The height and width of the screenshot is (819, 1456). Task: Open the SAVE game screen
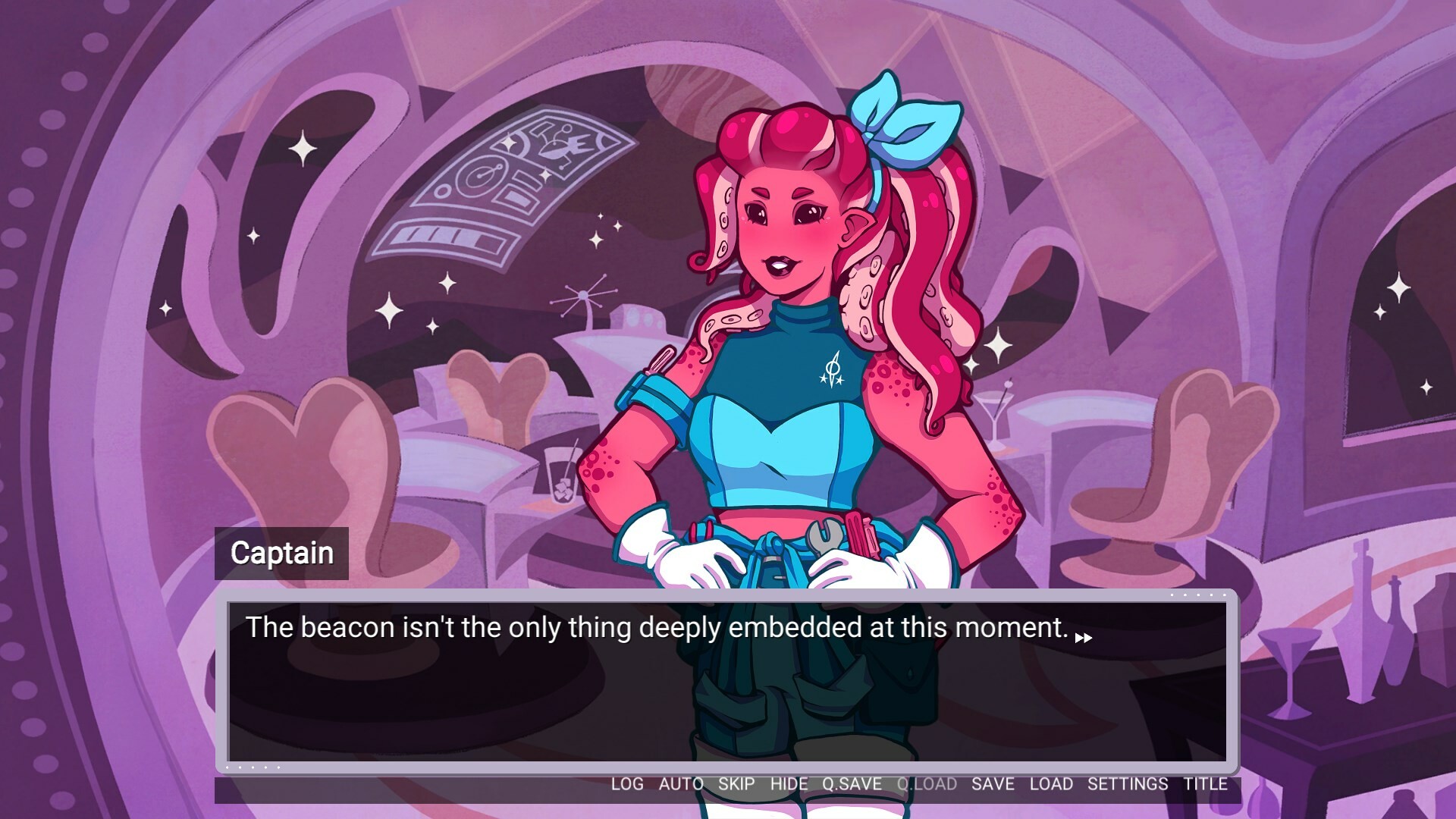[992, 785]
